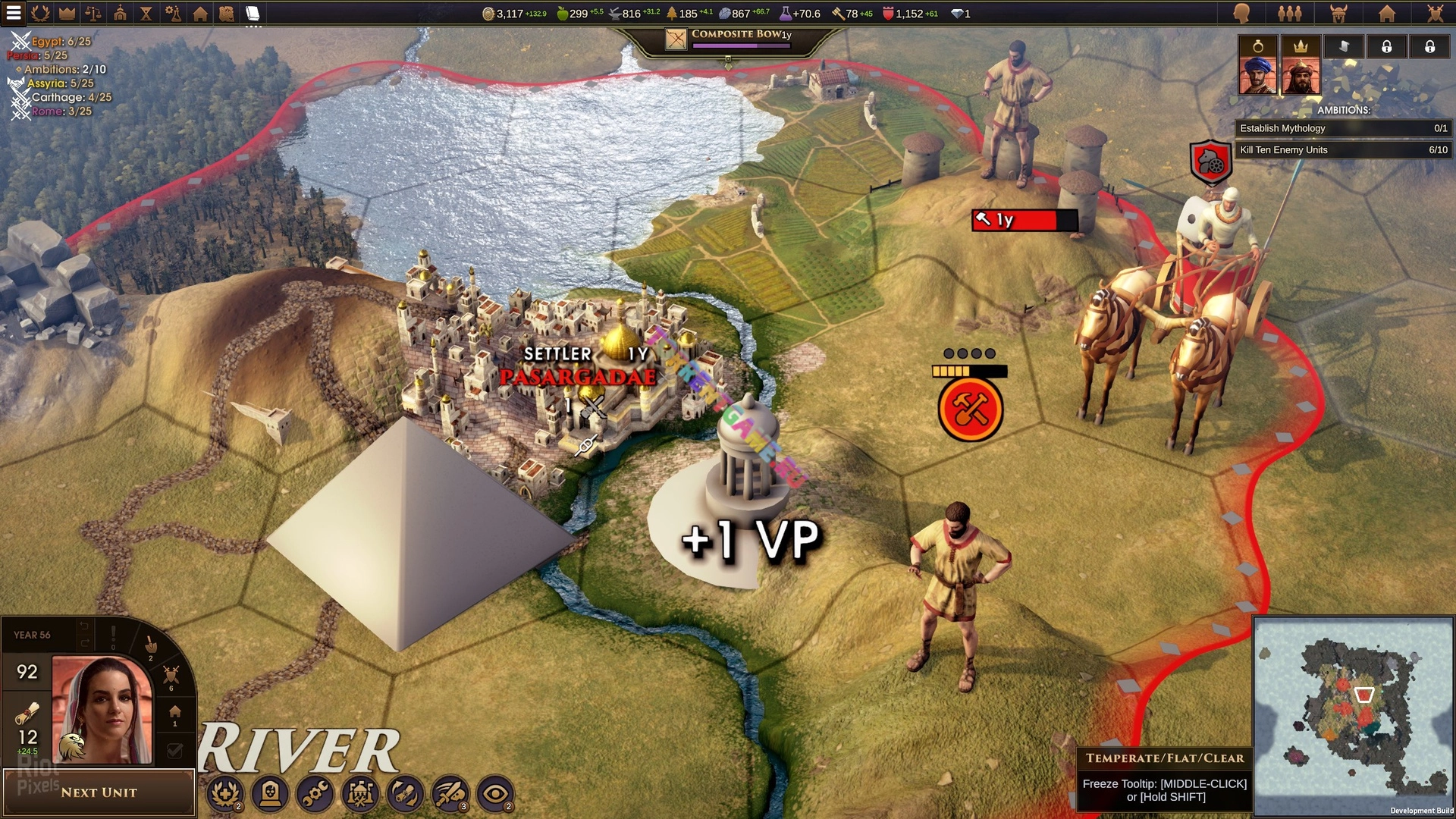Open the Kill Ten Enemy Units ambition

click(1343, 150)
